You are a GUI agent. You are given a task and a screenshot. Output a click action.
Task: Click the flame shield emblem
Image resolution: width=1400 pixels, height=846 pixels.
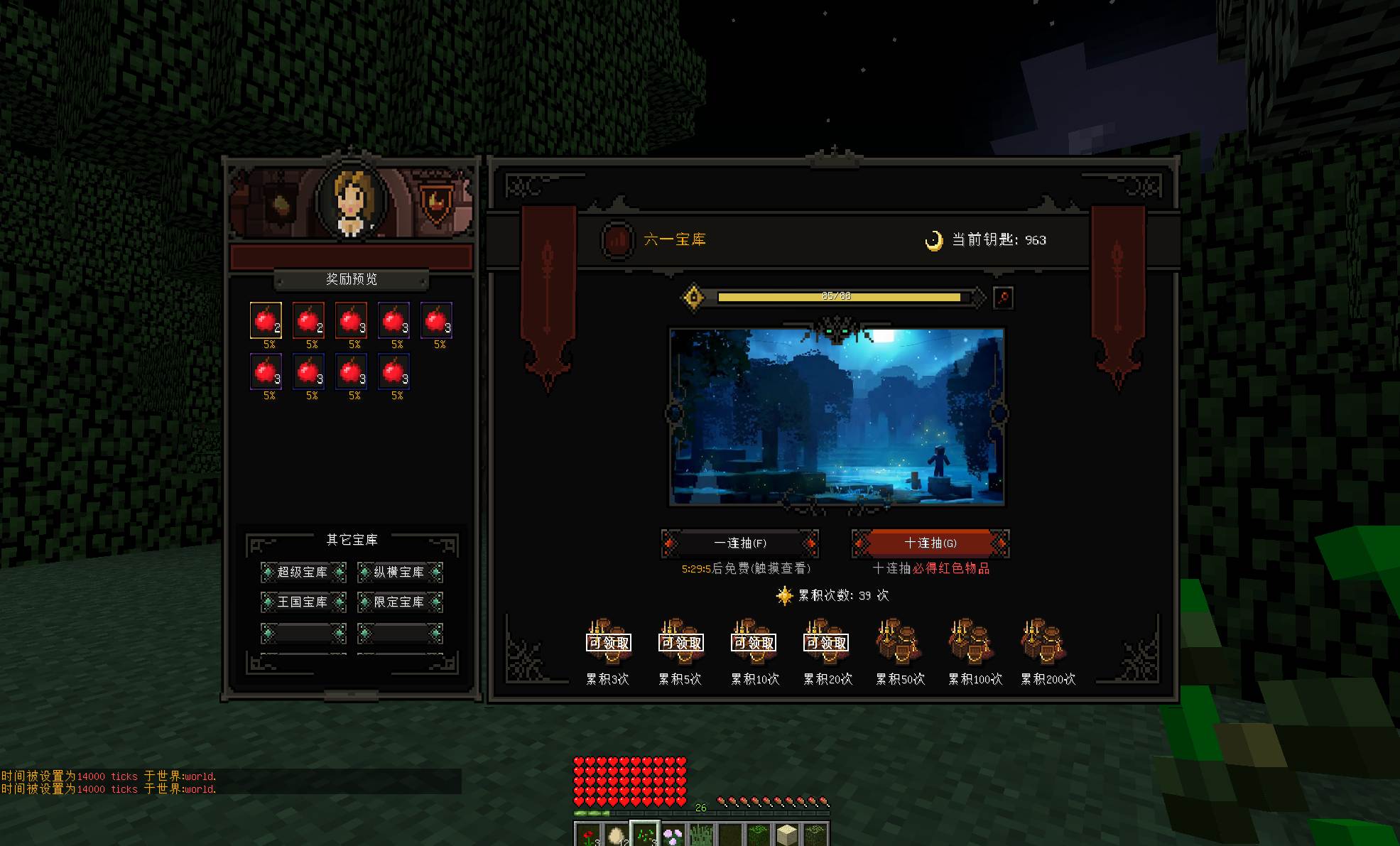[435, 204]
